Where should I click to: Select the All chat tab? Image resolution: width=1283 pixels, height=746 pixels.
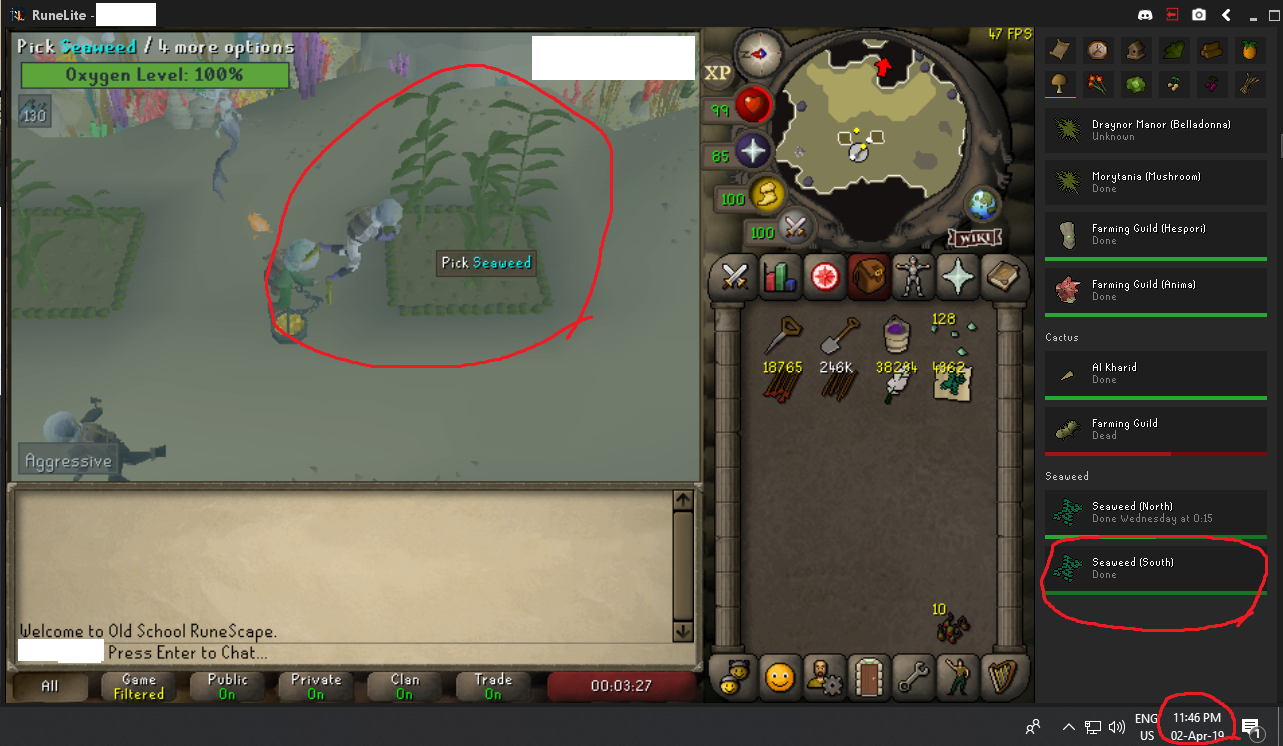(x=49, y=686)
